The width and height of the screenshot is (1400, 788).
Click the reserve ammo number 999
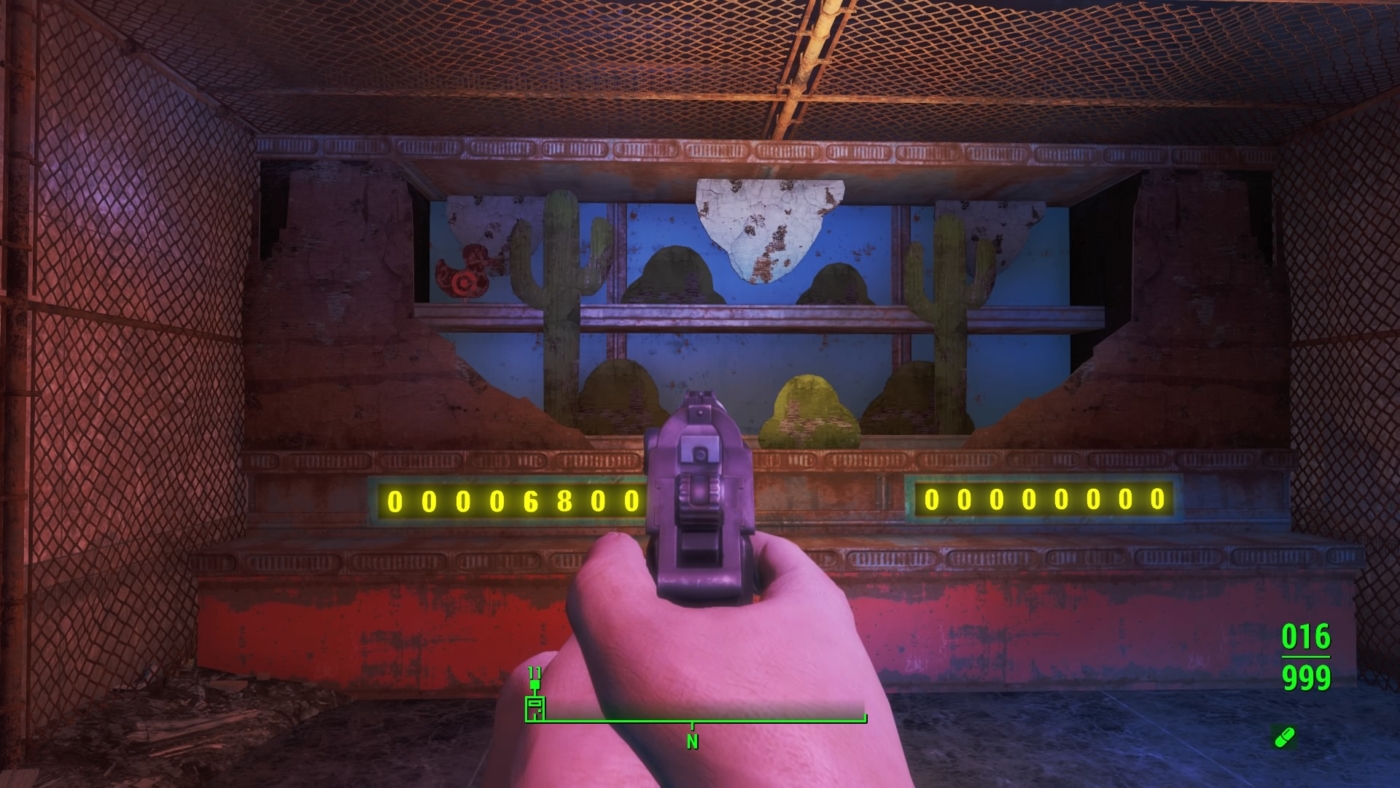click(1305, 678)
